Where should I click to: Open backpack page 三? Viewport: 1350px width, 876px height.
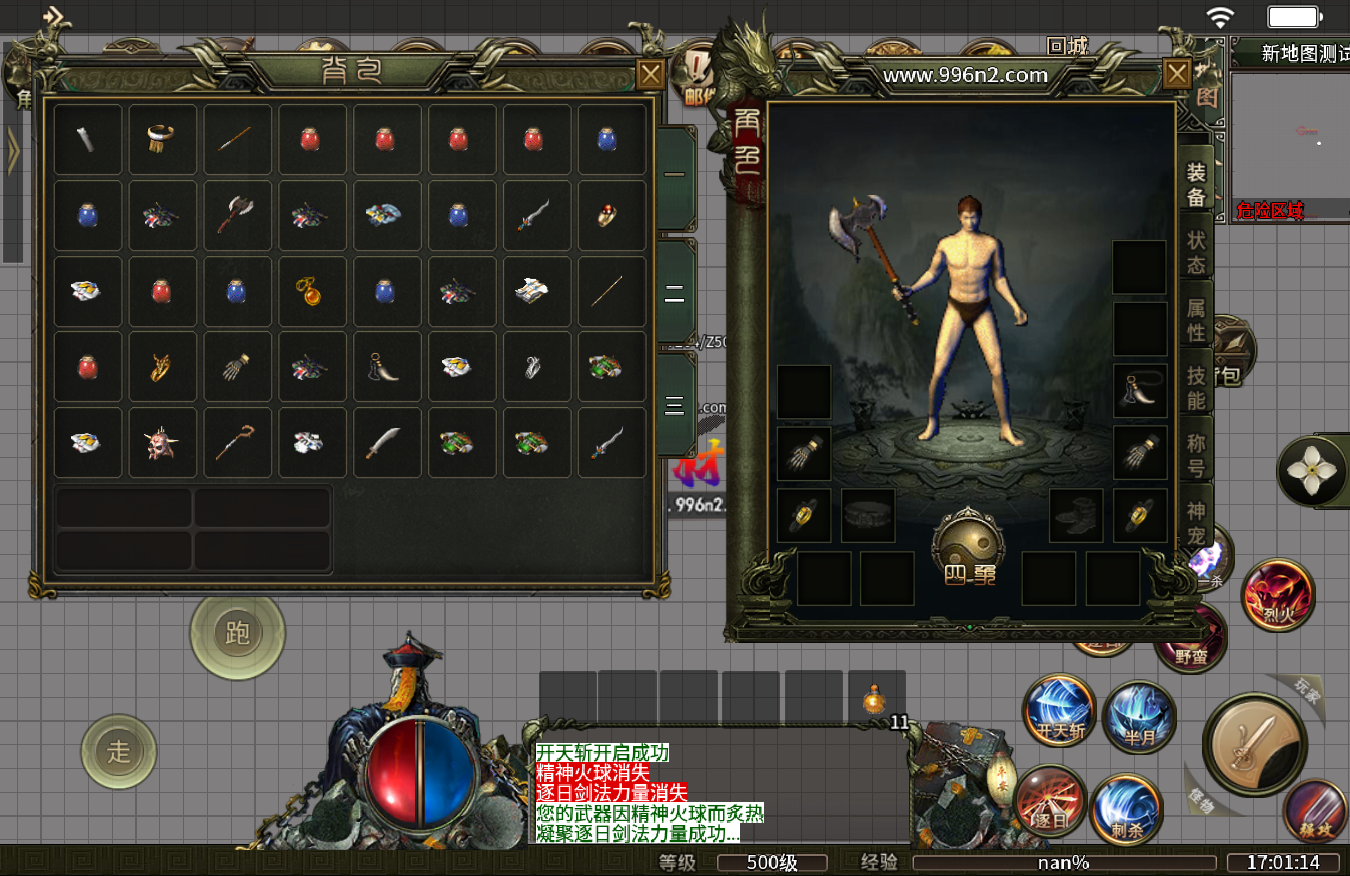pos(675,404)
